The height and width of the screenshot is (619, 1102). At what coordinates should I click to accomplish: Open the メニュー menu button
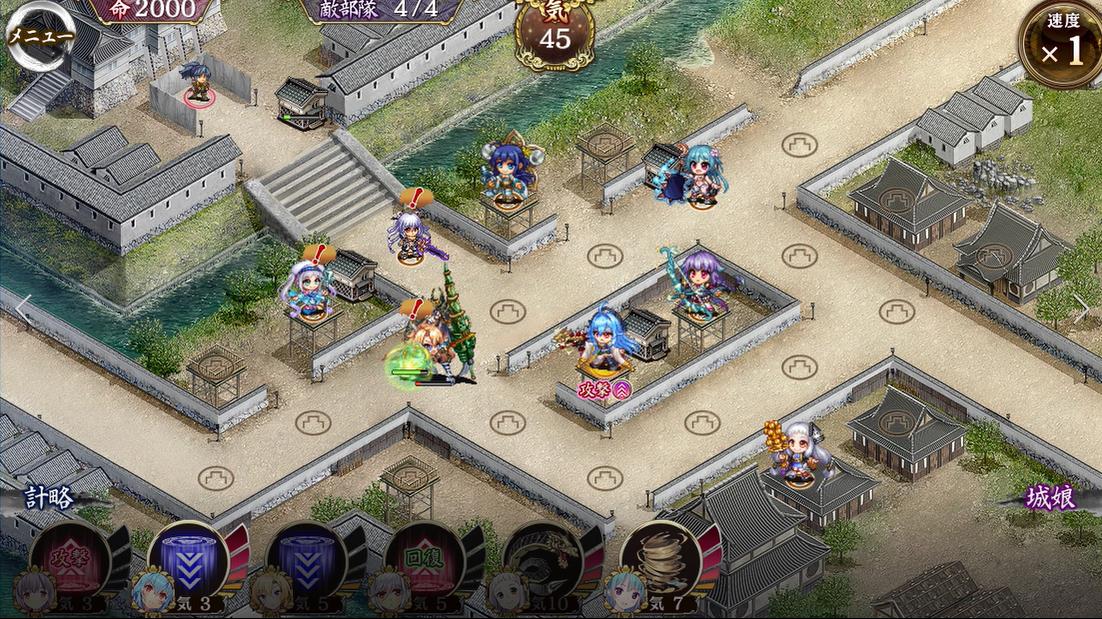(40, 36)
